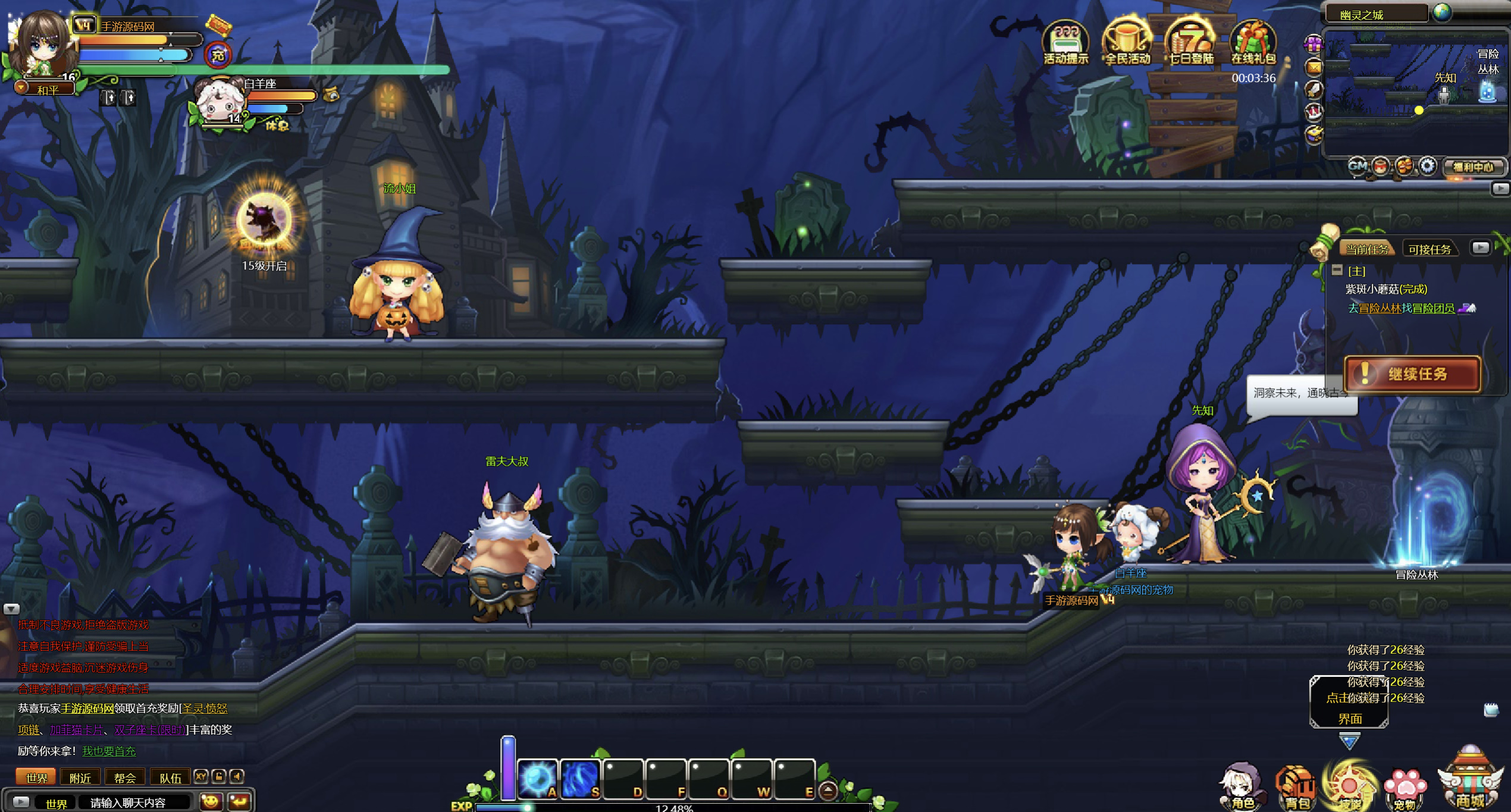Open the 角色 character menu
The height and width of the screenshot is (812, 1511).
click(x=1242, y=786)
